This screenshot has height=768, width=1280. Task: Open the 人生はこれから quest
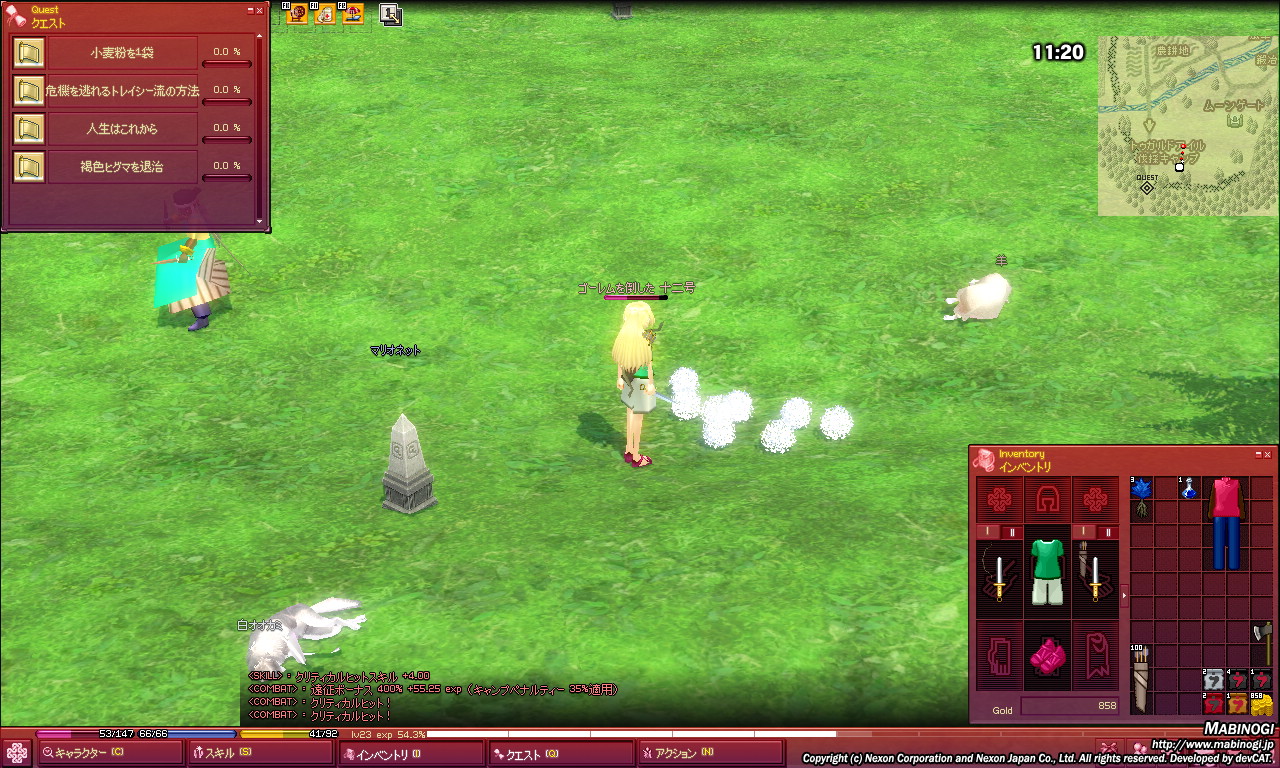pyautogui.click(x=122, y=129)
